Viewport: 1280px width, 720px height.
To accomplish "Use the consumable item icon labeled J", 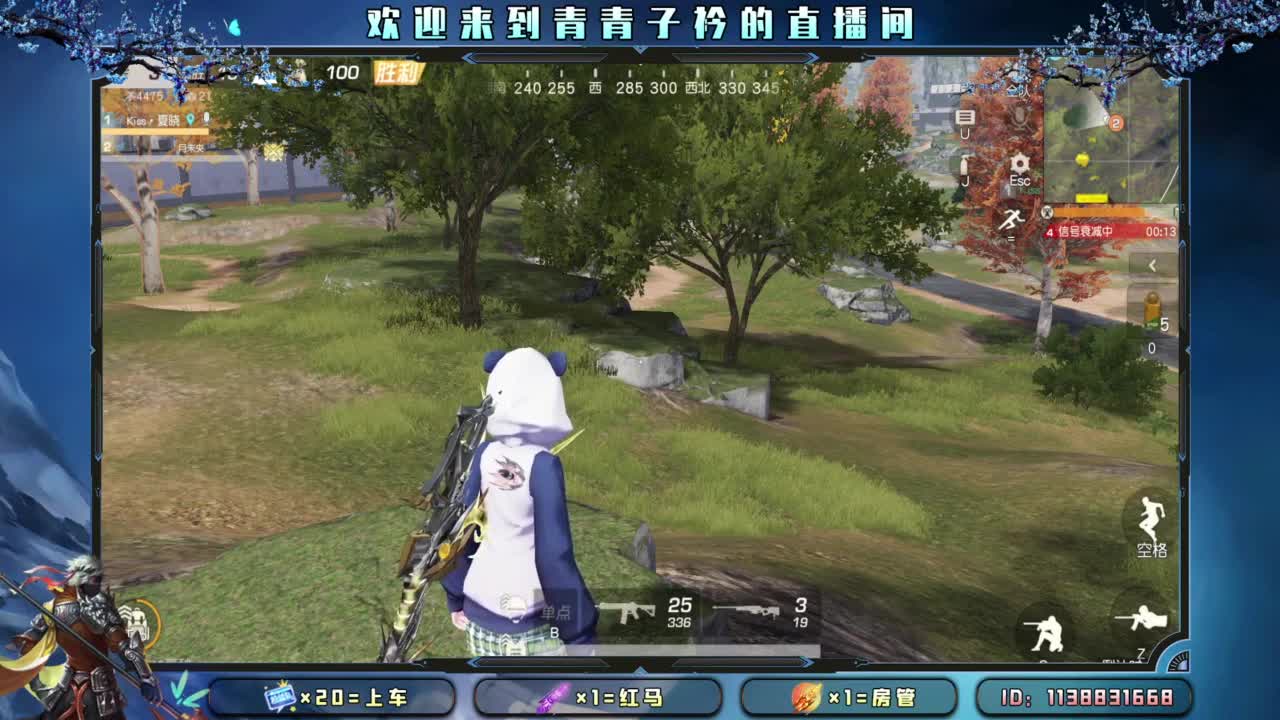I will 965,172.
